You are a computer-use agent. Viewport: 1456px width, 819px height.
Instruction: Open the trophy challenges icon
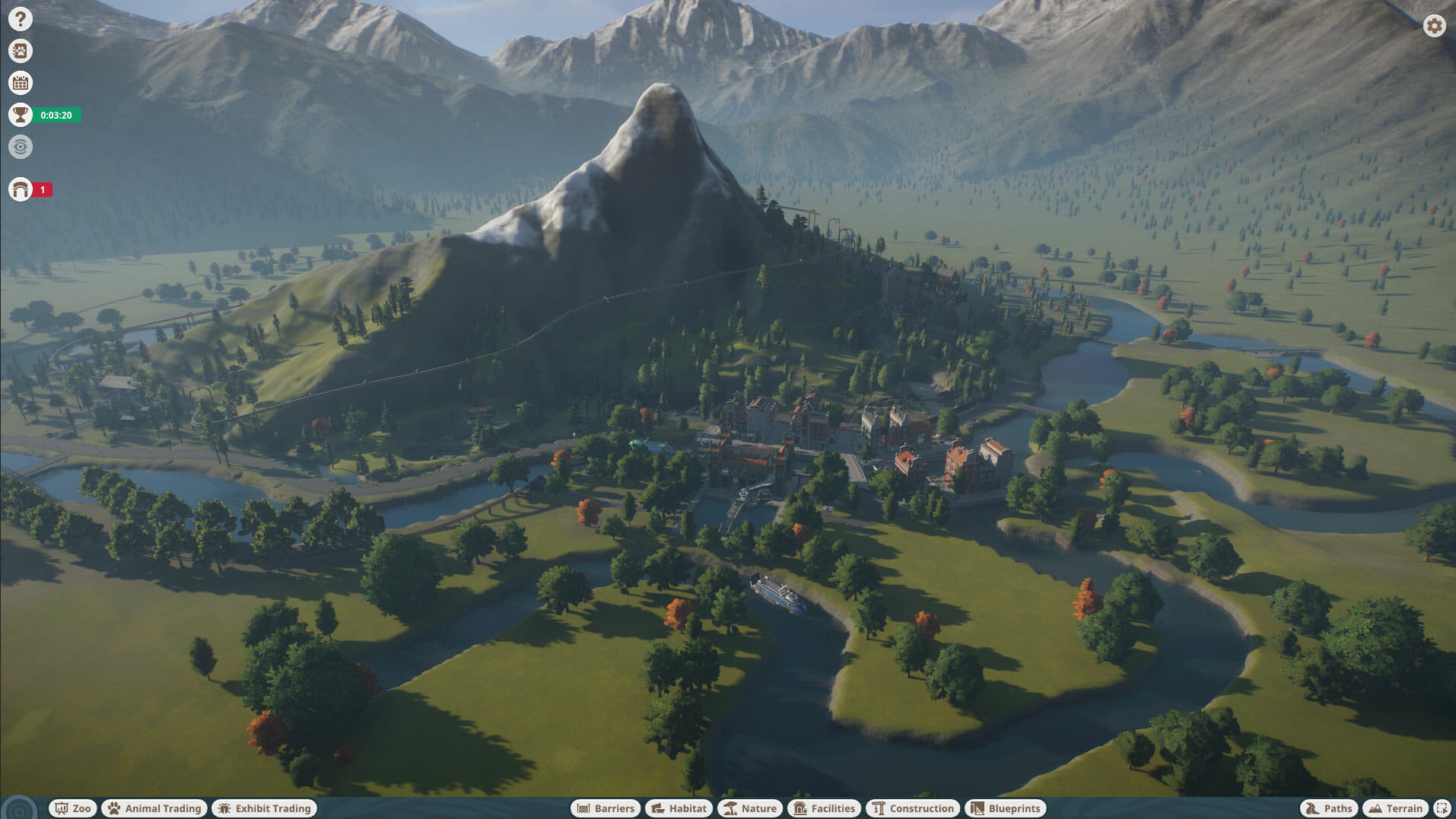tap(21, 115)
